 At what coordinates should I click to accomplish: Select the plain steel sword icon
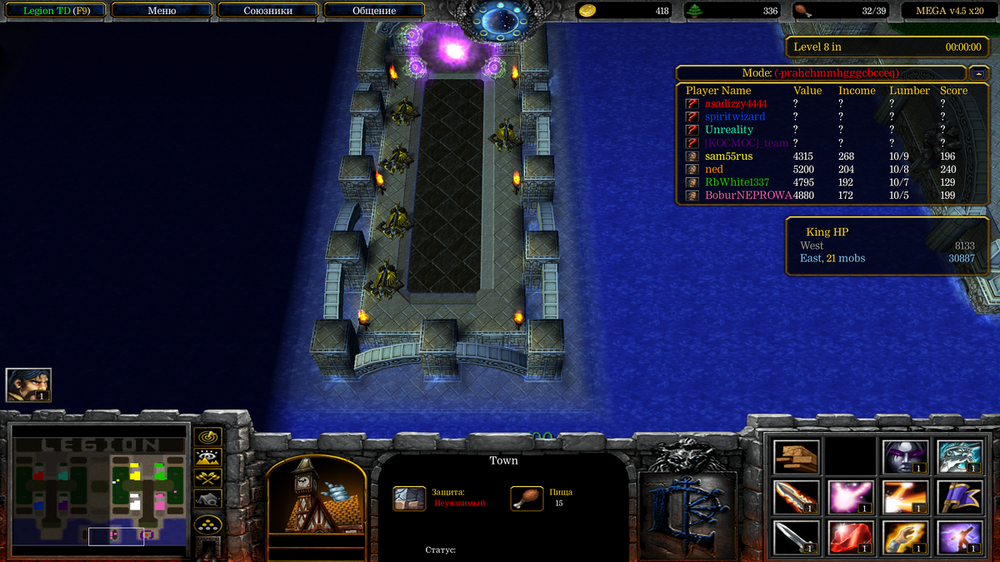tap(797, 536)
